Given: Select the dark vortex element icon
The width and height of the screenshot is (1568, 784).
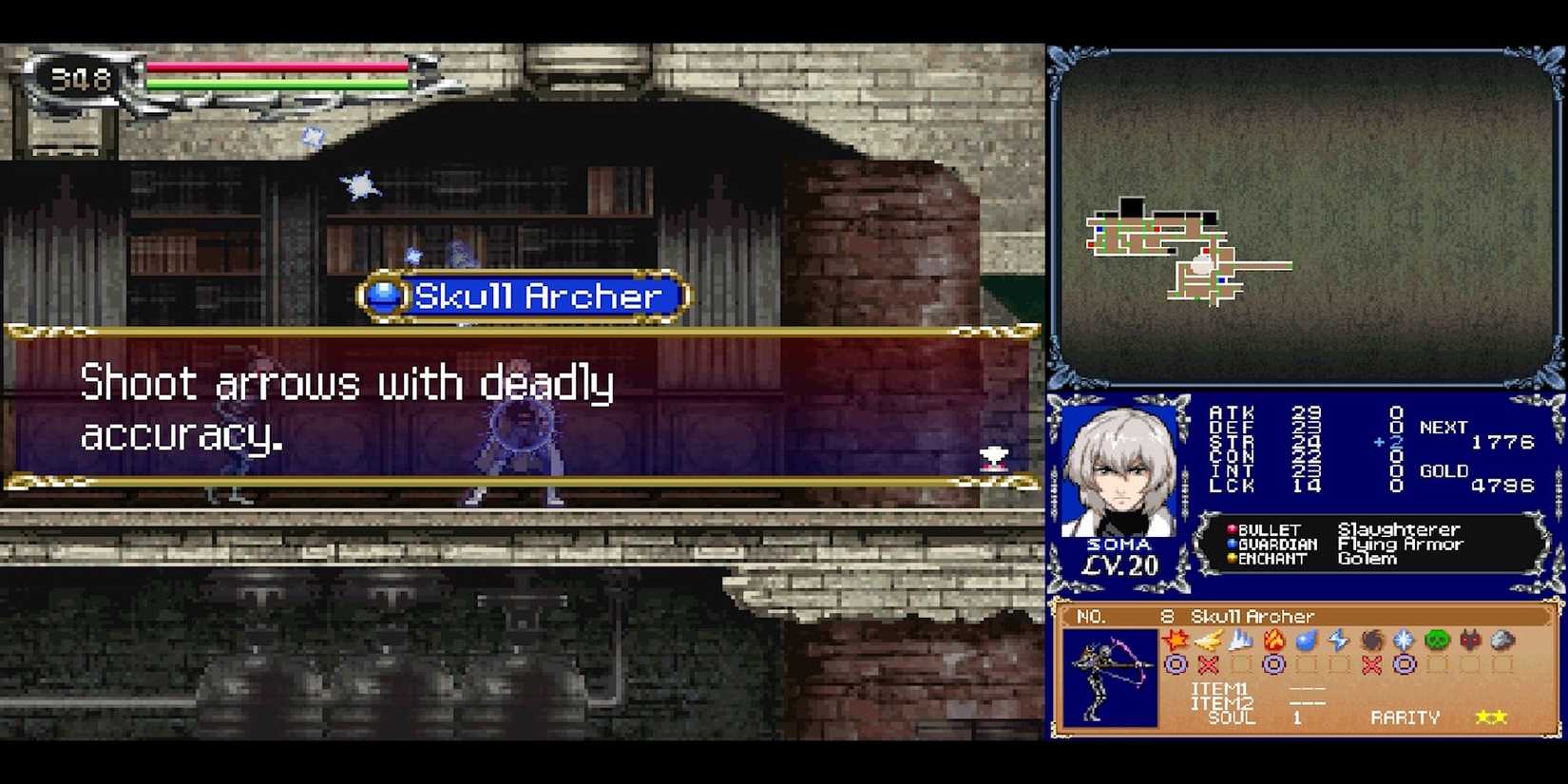Looking at the screenshot, I should 1369,641.
